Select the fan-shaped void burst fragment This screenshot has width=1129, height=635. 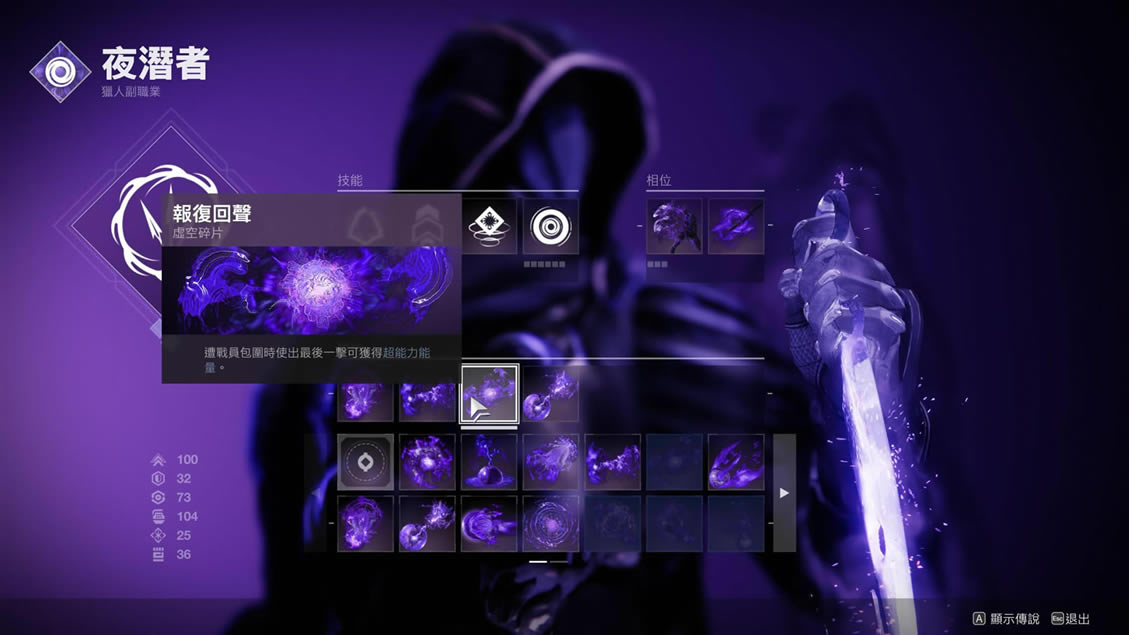pos(550,462)
